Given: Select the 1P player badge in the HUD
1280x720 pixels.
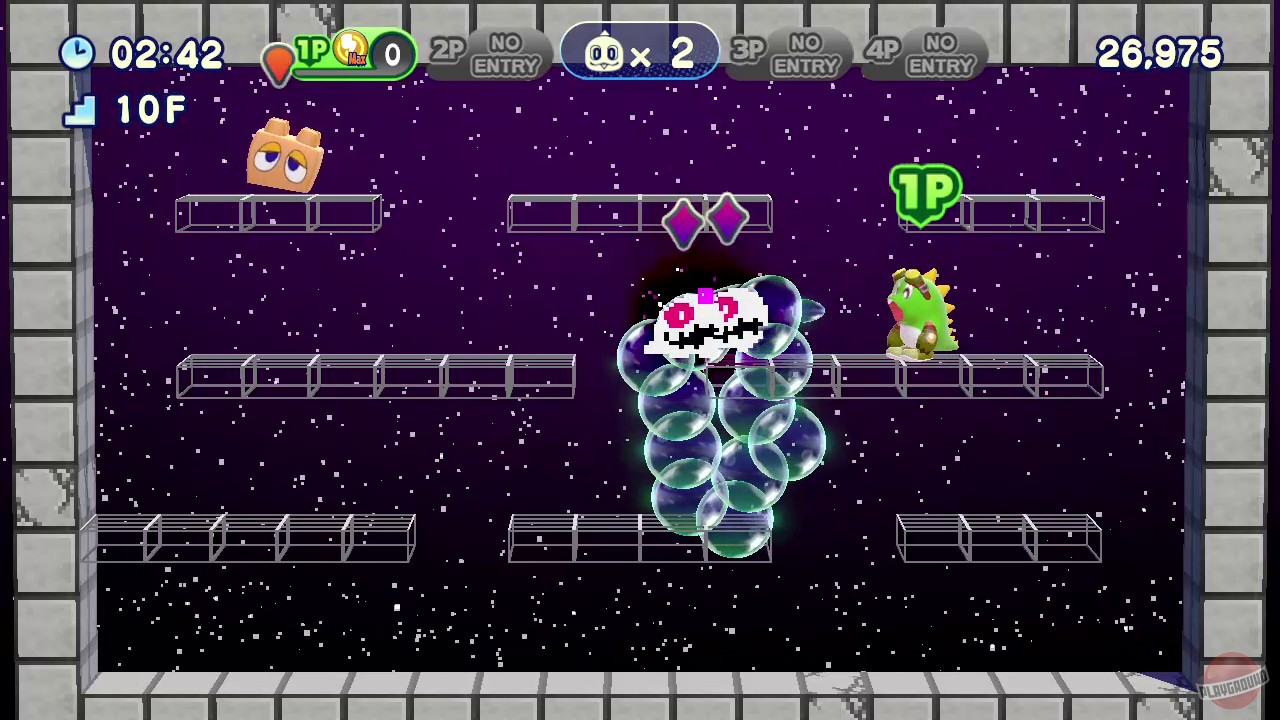Looking at the screenshot, I should coord(312,52).
